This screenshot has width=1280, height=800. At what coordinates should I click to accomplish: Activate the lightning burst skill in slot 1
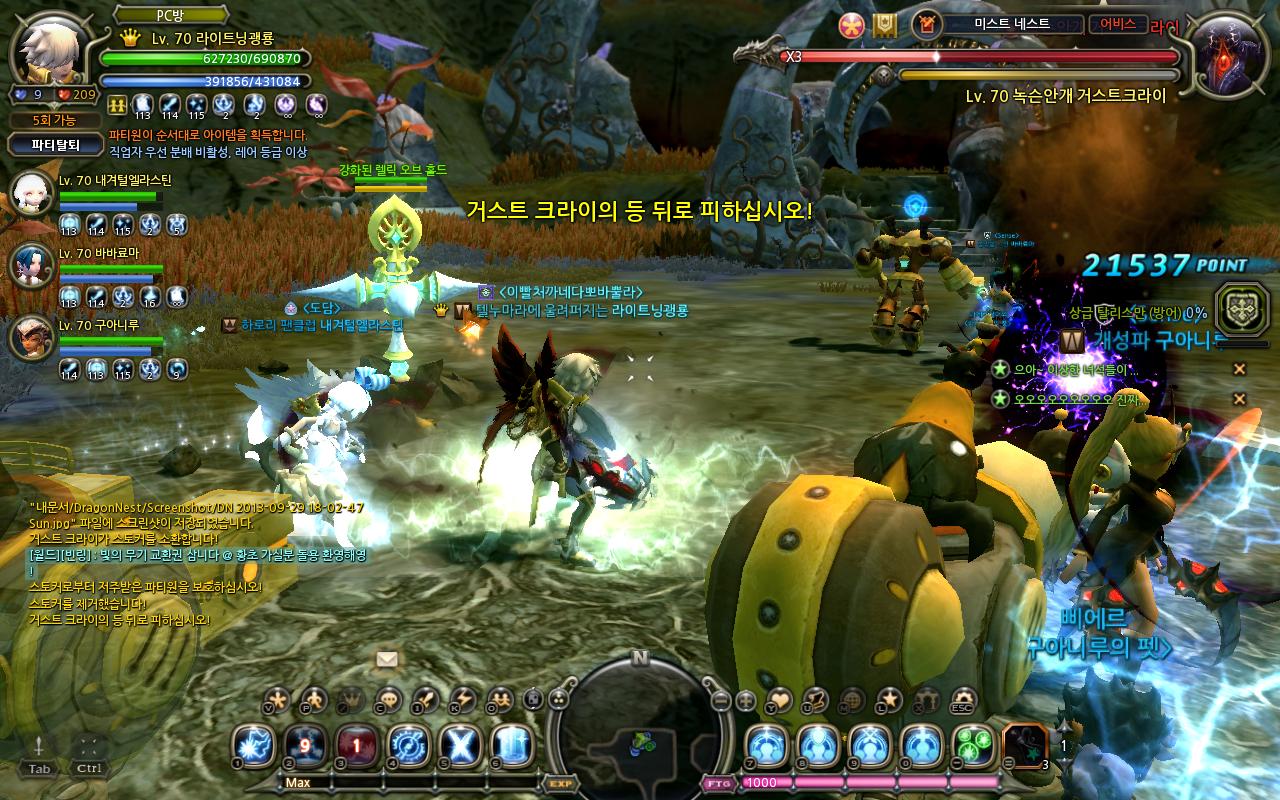click(x=254, y=746)
